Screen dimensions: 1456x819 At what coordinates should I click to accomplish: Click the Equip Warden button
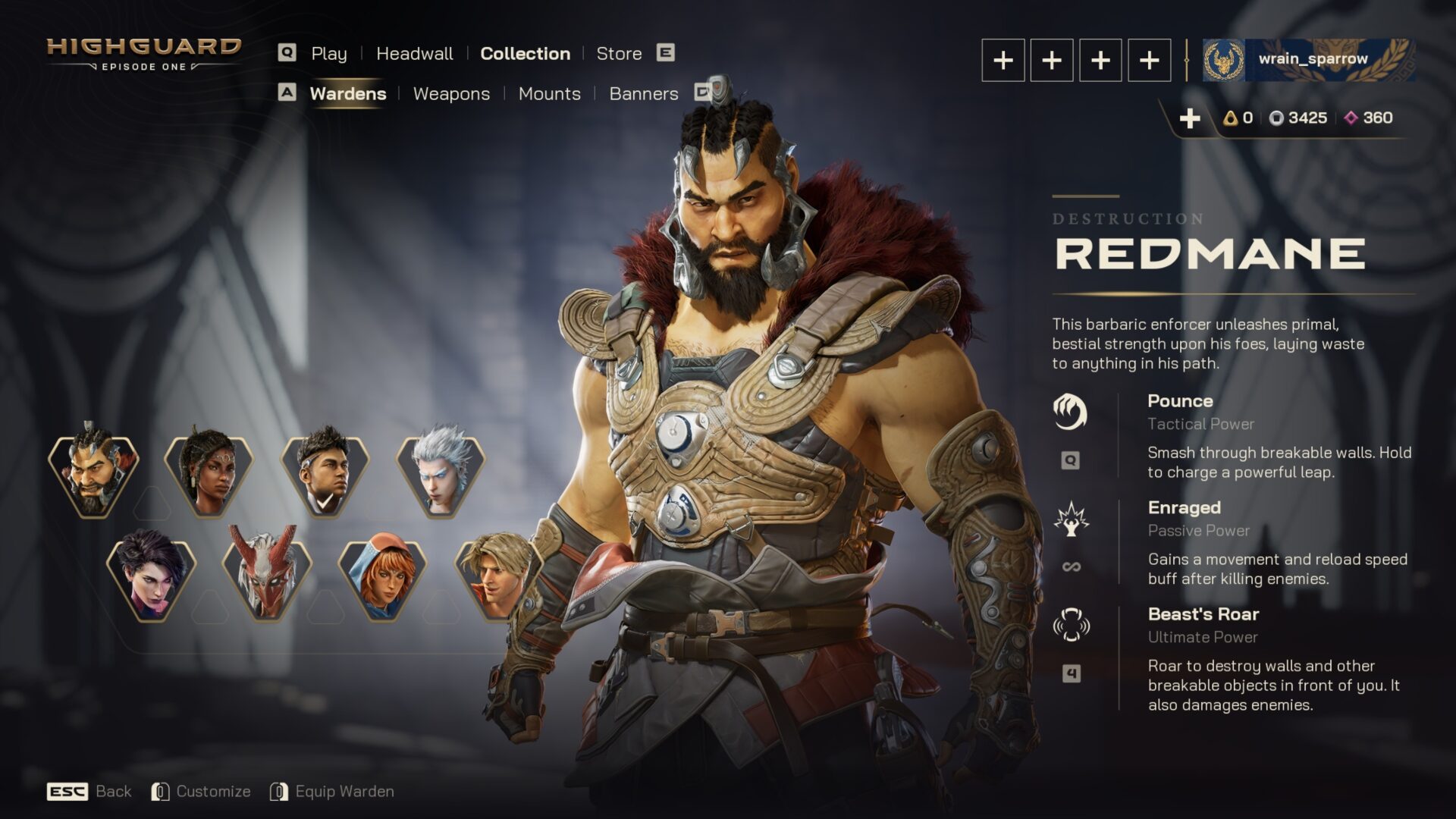pos(346,791)
